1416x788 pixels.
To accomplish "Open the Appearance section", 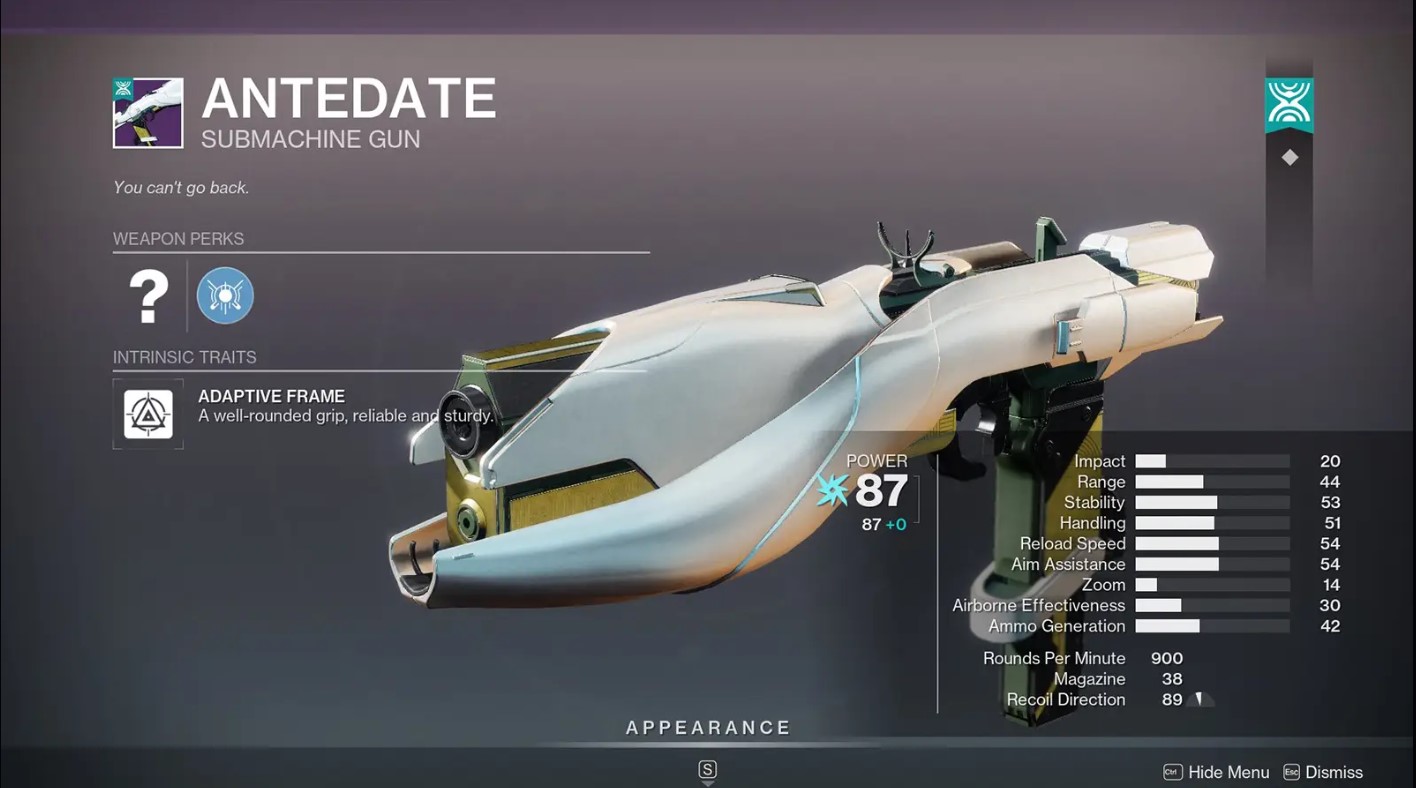I will (x=708, y=729).
